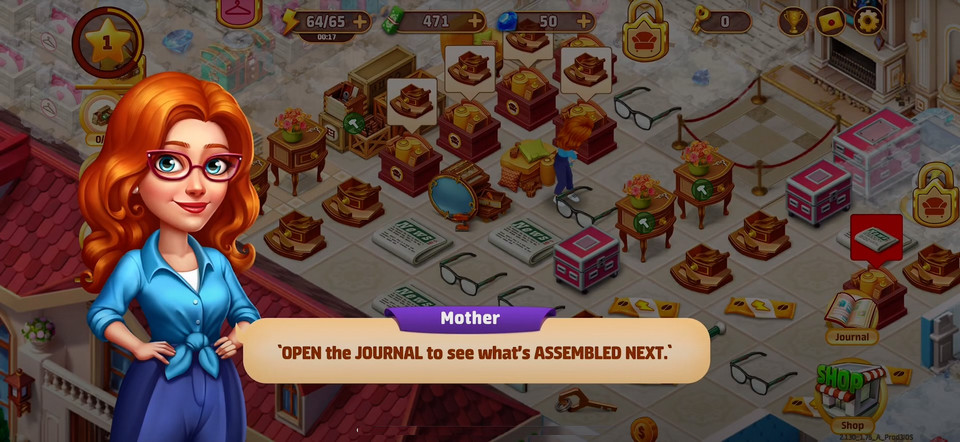Tap the golden key counter
The width and height of the screenshot is (960, 442).
click(x=722, y=20)
